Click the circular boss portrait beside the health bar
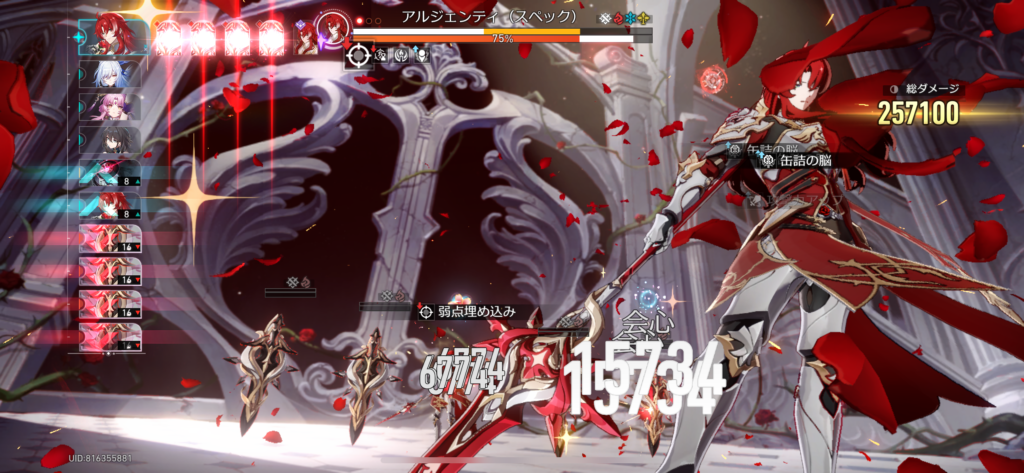 point(330,30)
